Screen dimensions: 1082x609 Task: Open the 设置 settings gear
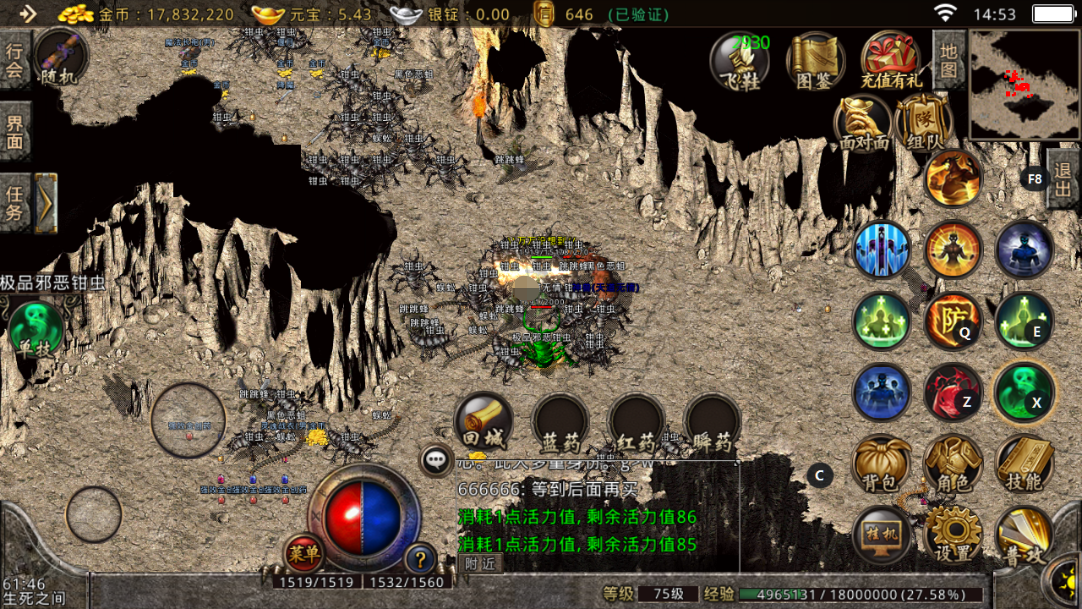(x=953, y=536)
